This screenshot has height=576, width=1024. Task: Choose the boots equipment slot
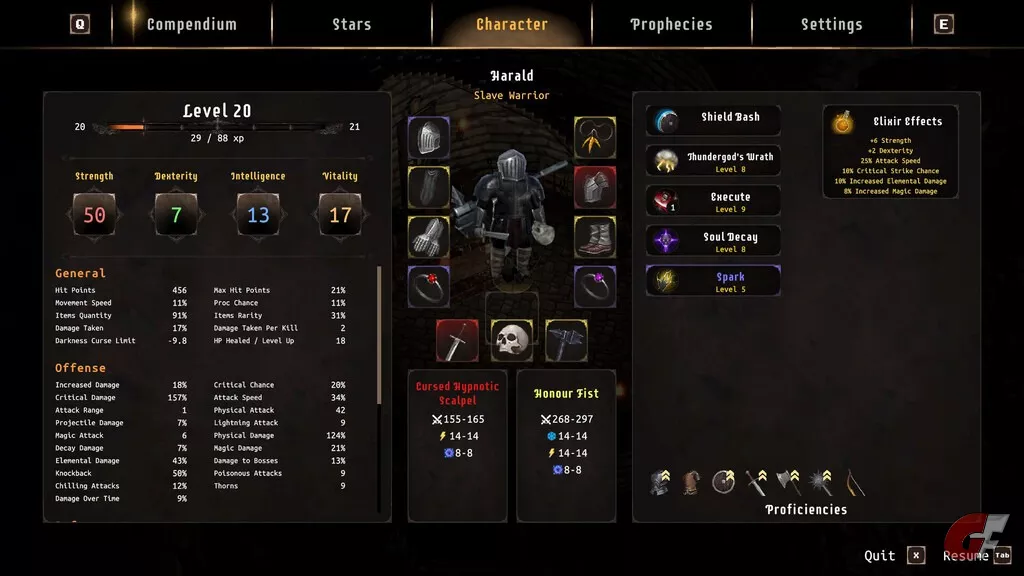pos(595,237)
